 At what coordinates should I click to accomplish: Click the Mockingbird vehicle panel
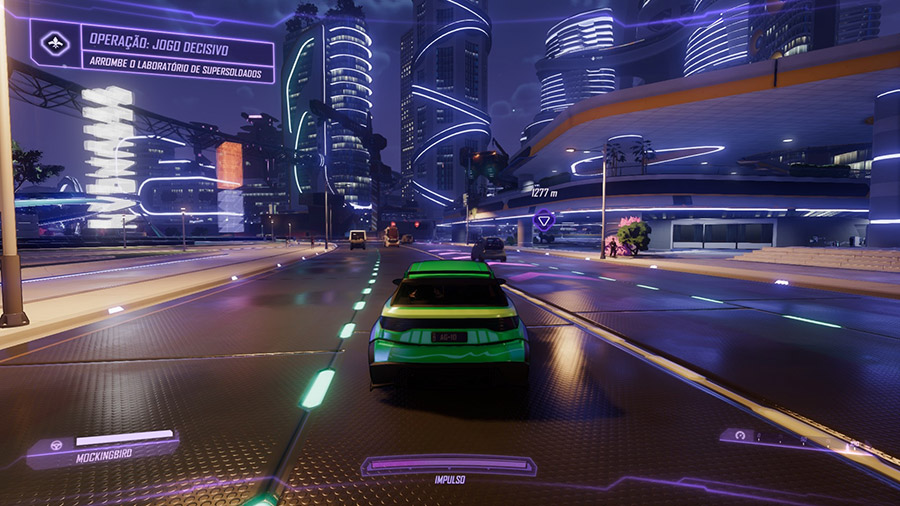point(103,449)
